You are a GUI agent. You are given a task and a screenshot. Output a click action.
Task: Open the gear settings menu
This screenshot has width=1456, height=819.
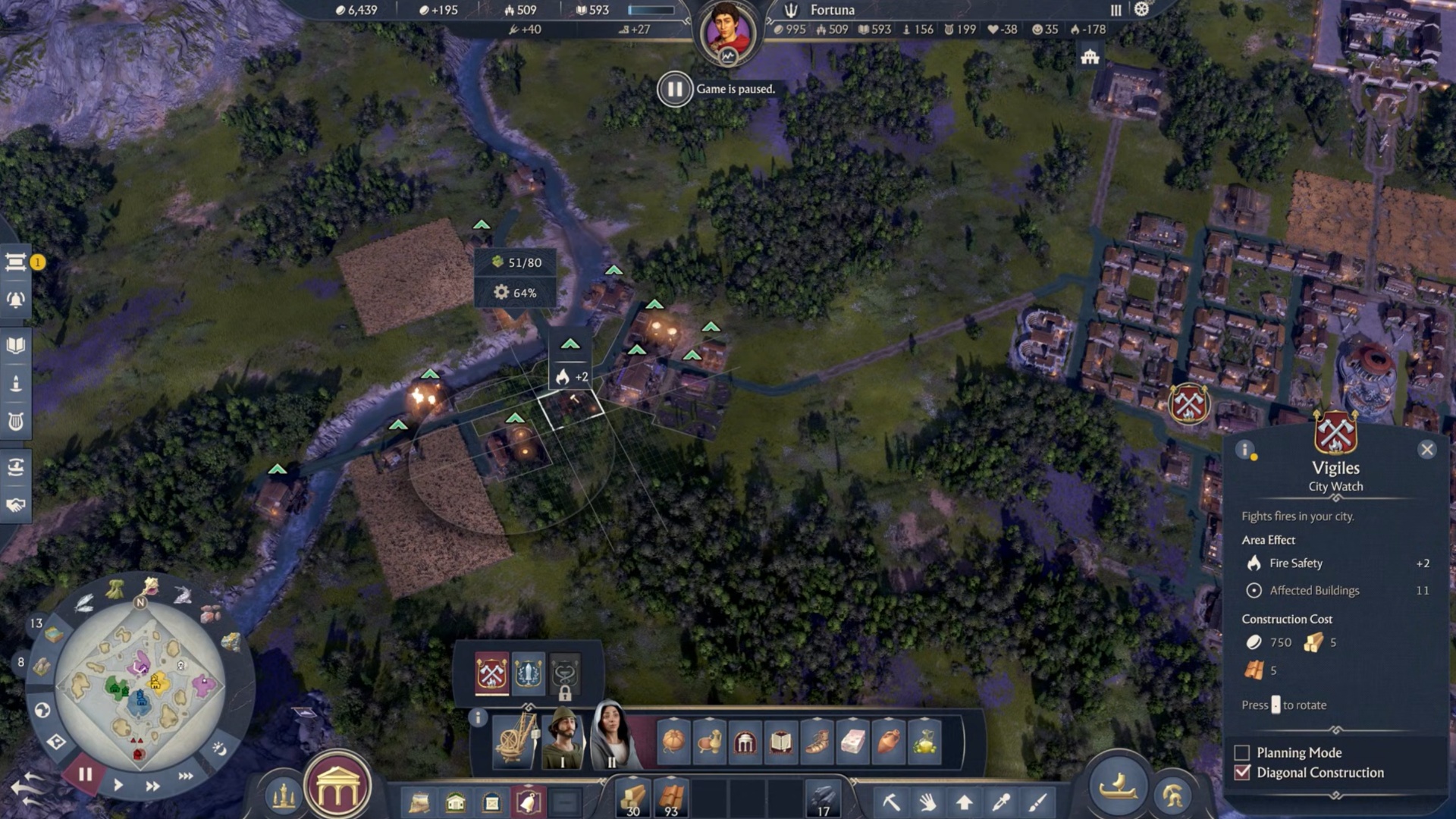pos(1141,10)
